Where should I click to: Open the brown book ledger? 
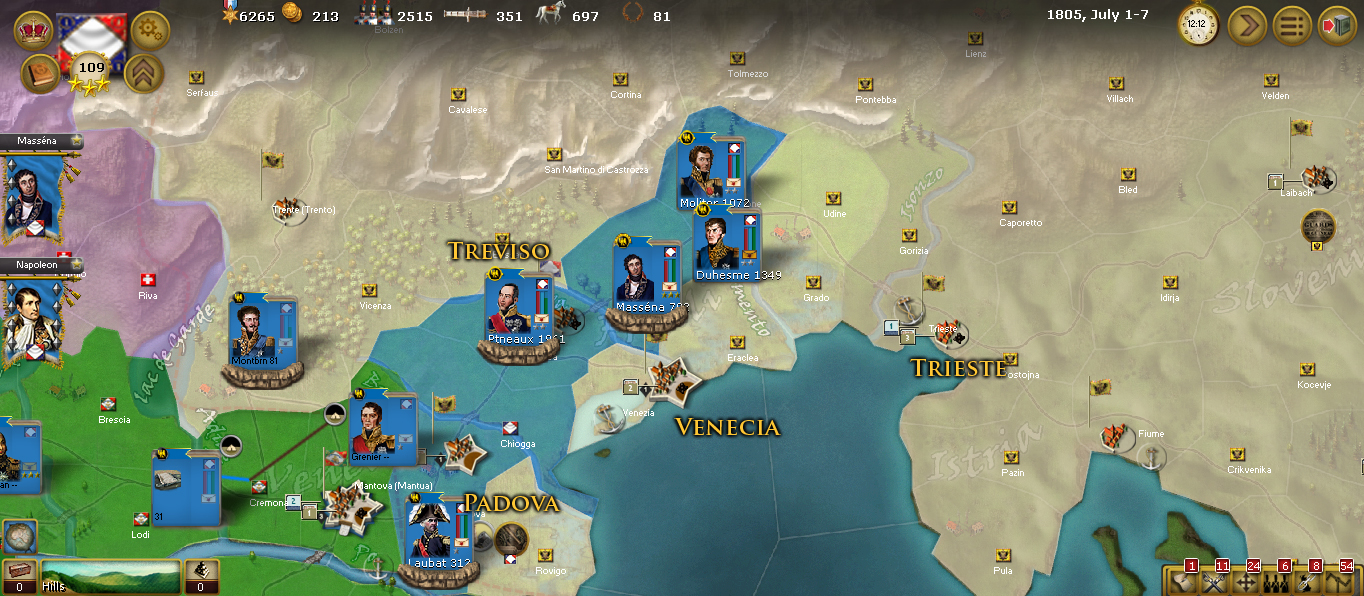[39, 74]
